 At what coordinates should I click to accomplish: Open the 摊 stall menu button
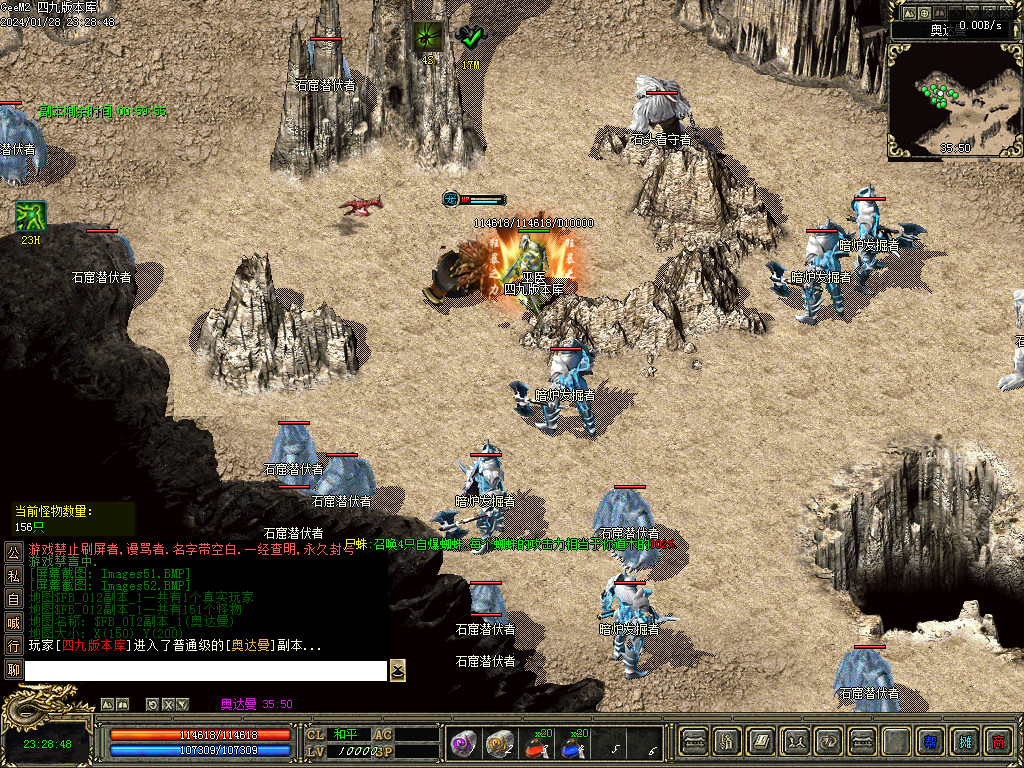(965, 742)
